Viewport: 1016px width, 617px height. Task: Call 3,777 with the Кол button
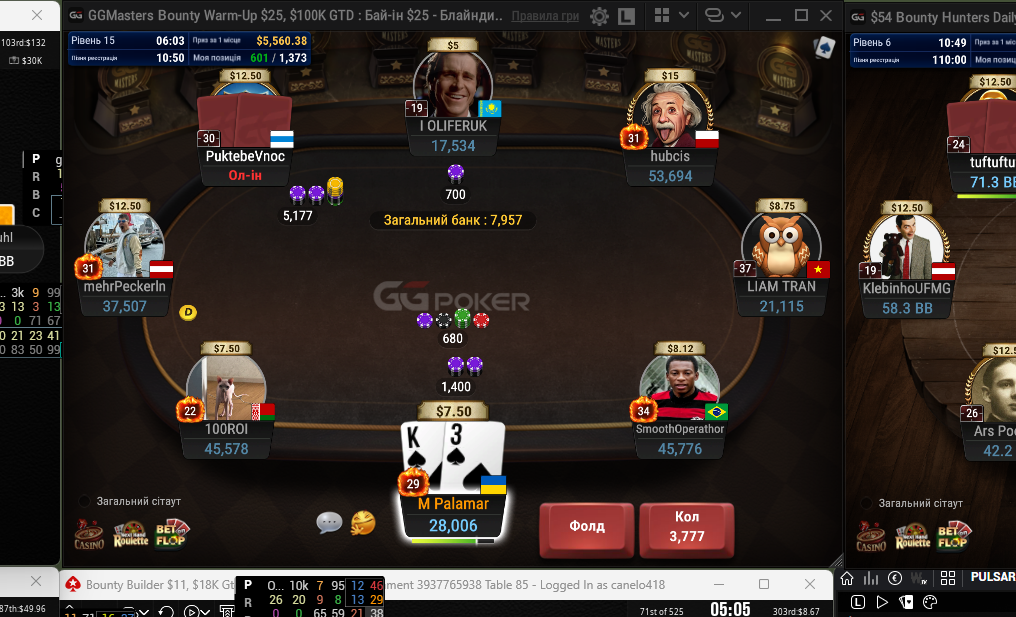click(x=687, y=526)
